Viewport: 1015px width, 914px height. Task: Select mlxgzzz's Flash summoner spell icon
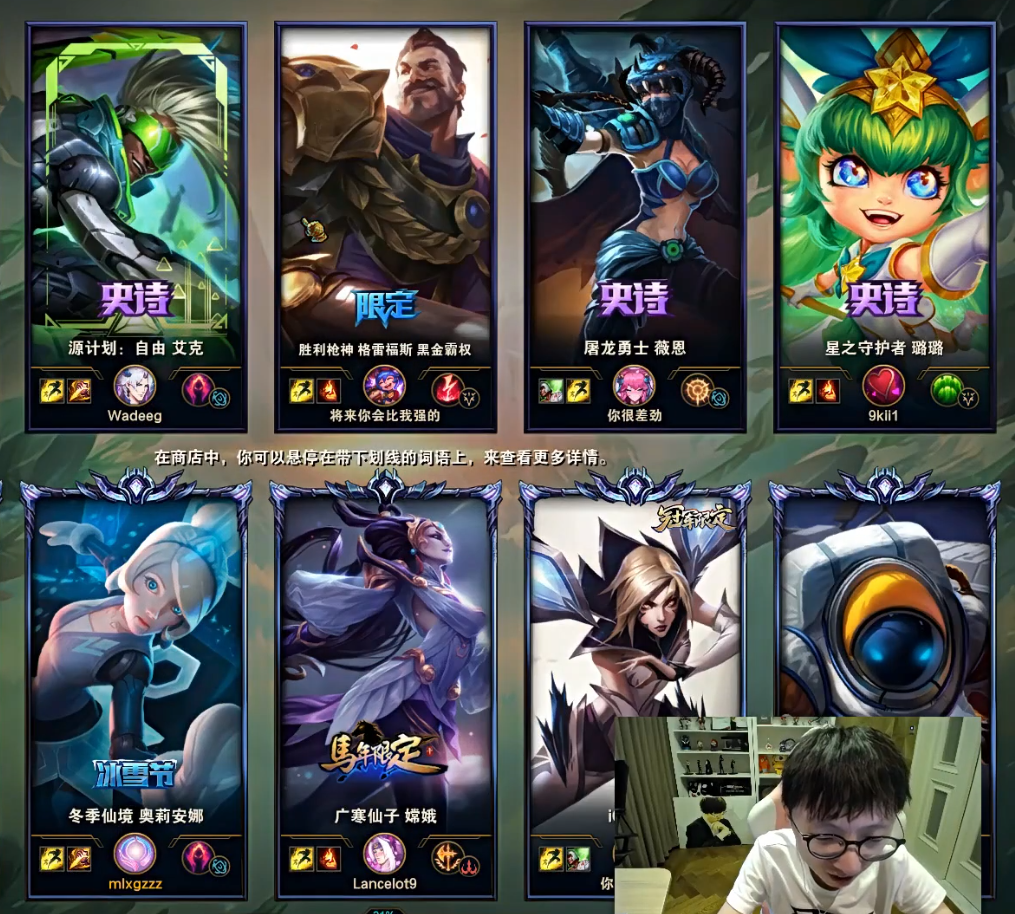coord(53,858)
